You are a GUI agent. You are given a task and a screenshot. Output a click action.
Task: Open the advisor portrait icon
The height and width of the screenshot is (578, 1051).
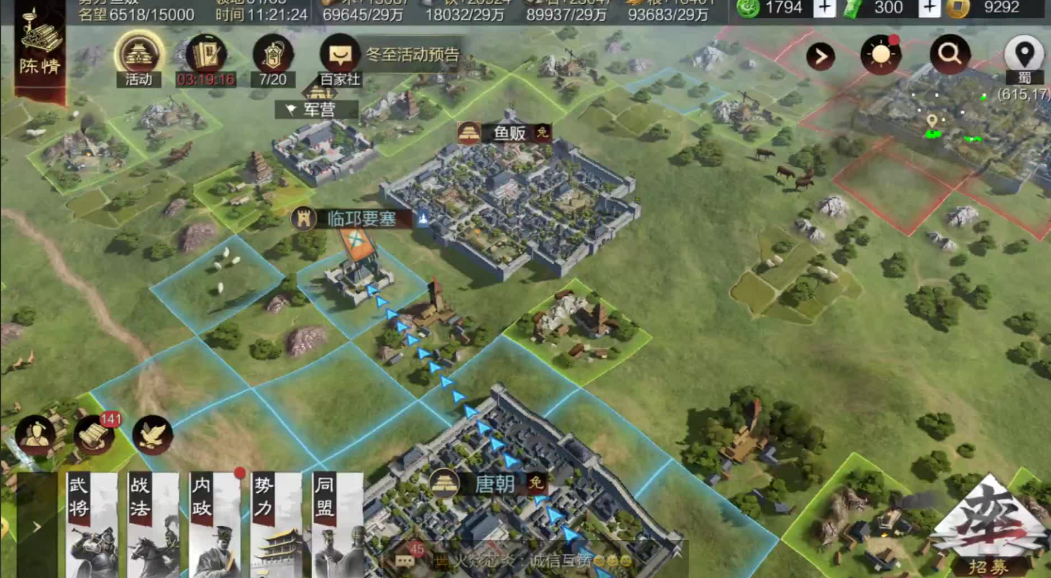tap(35, 434)
